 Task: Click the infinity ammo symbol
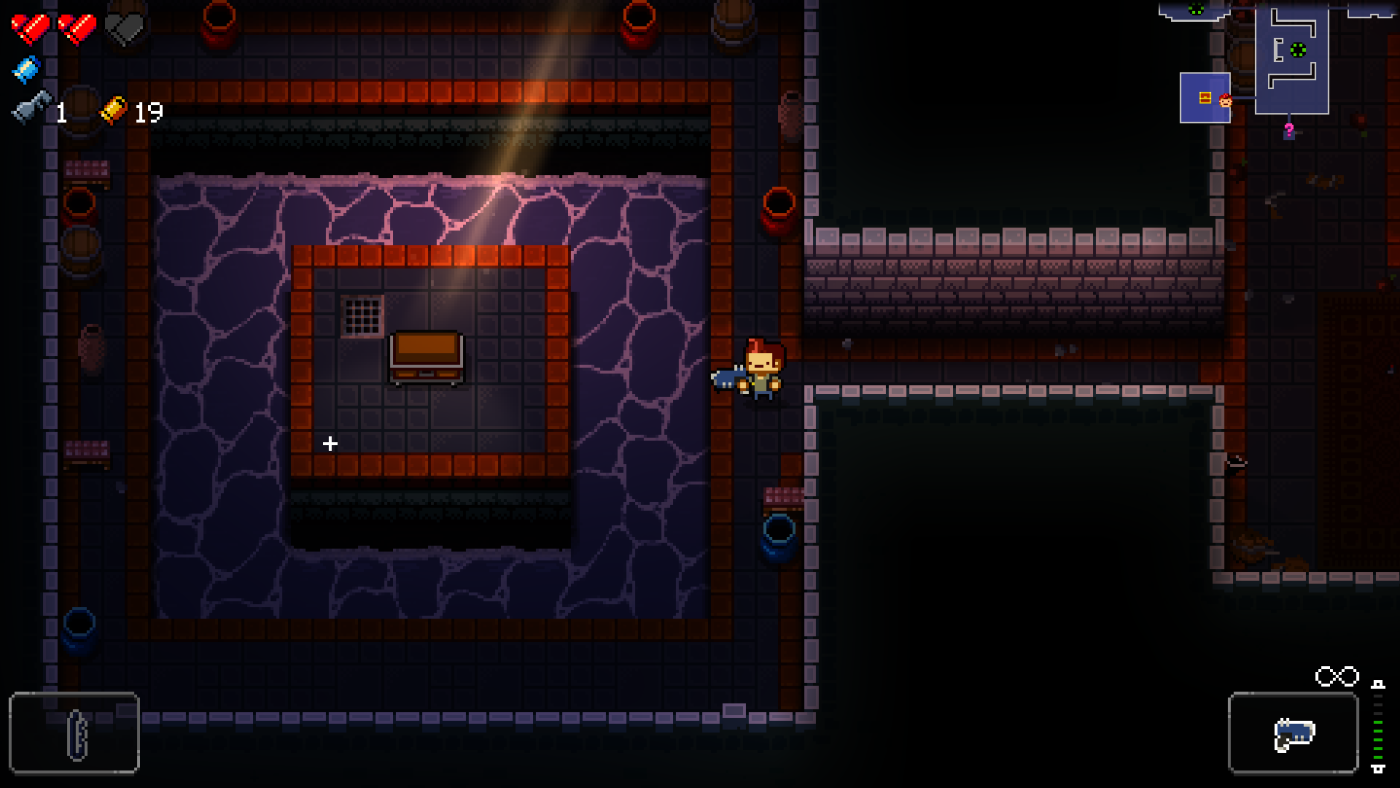(1335, 676)
